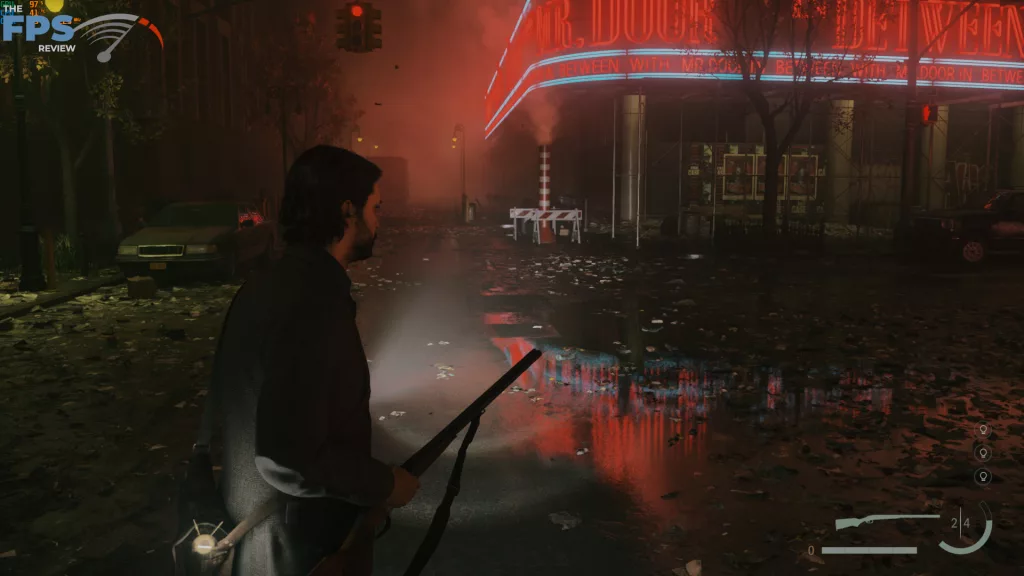
Task: Click The FPS Review logo watermark
Action: [x=80, y=32]
